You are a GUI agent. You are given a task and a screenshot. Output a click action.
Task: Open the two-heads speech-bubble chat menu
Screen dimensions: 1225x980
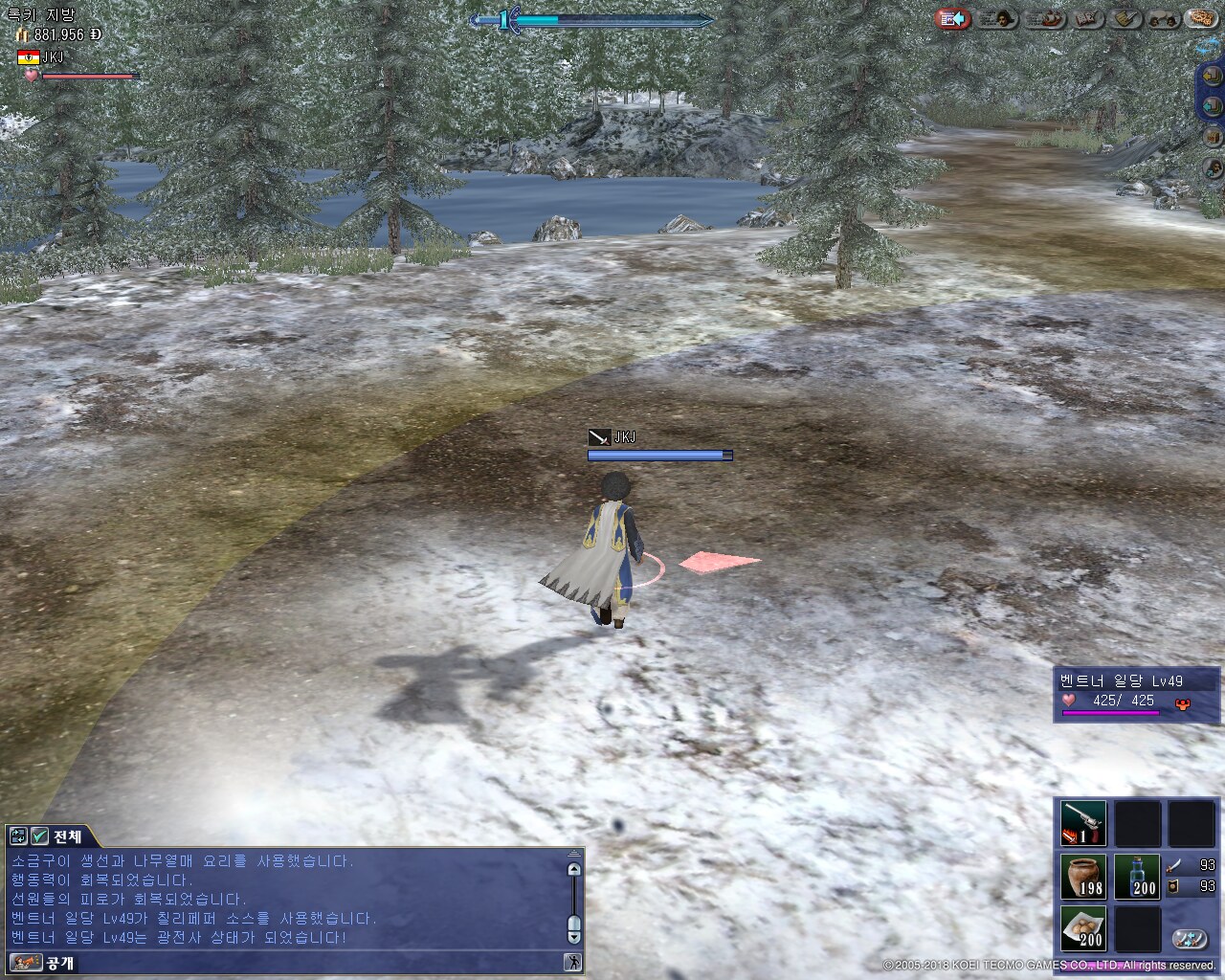(x=1162, y=19)
